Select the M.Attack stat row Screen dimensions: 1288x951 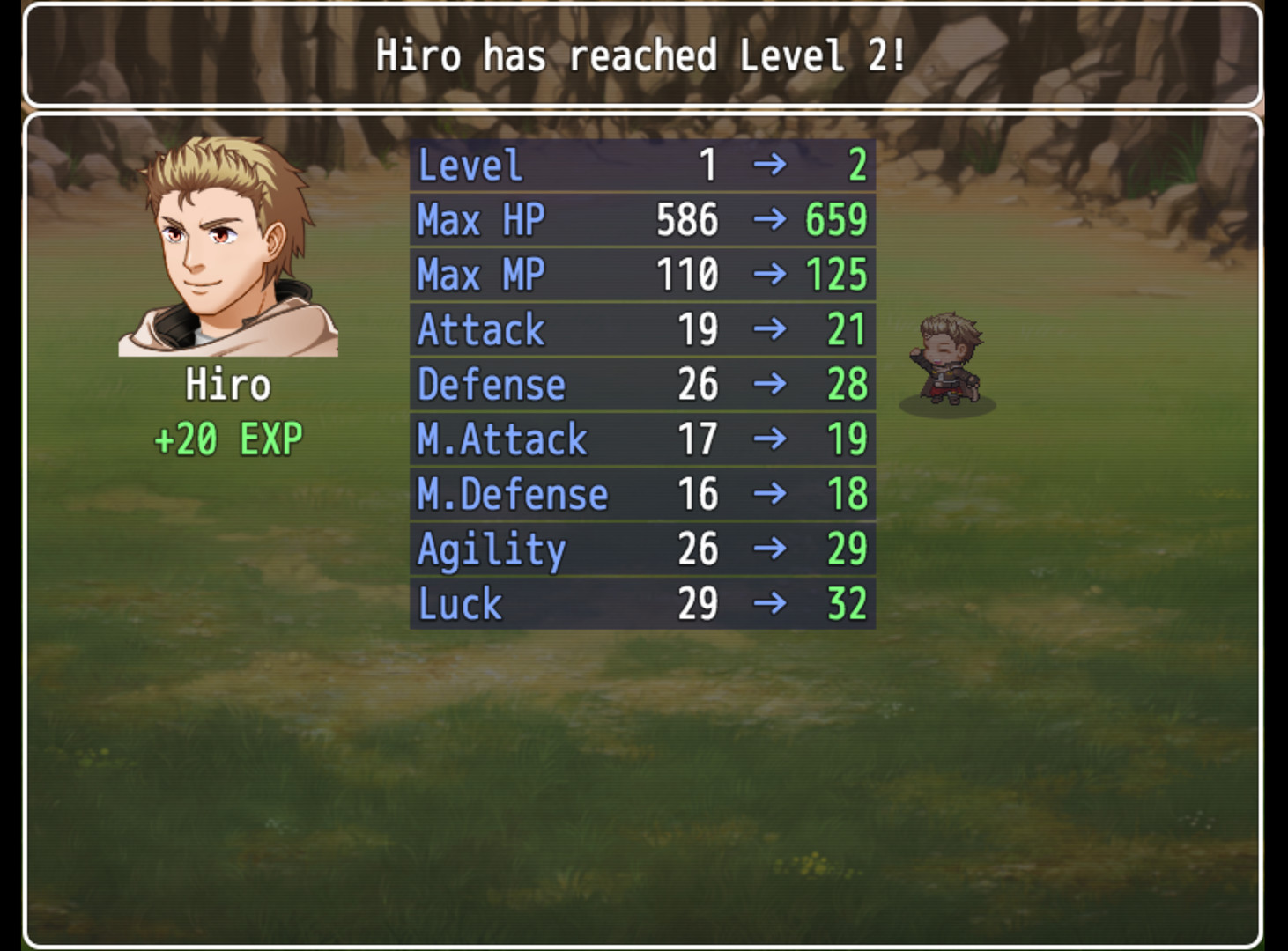coord(641,439)
